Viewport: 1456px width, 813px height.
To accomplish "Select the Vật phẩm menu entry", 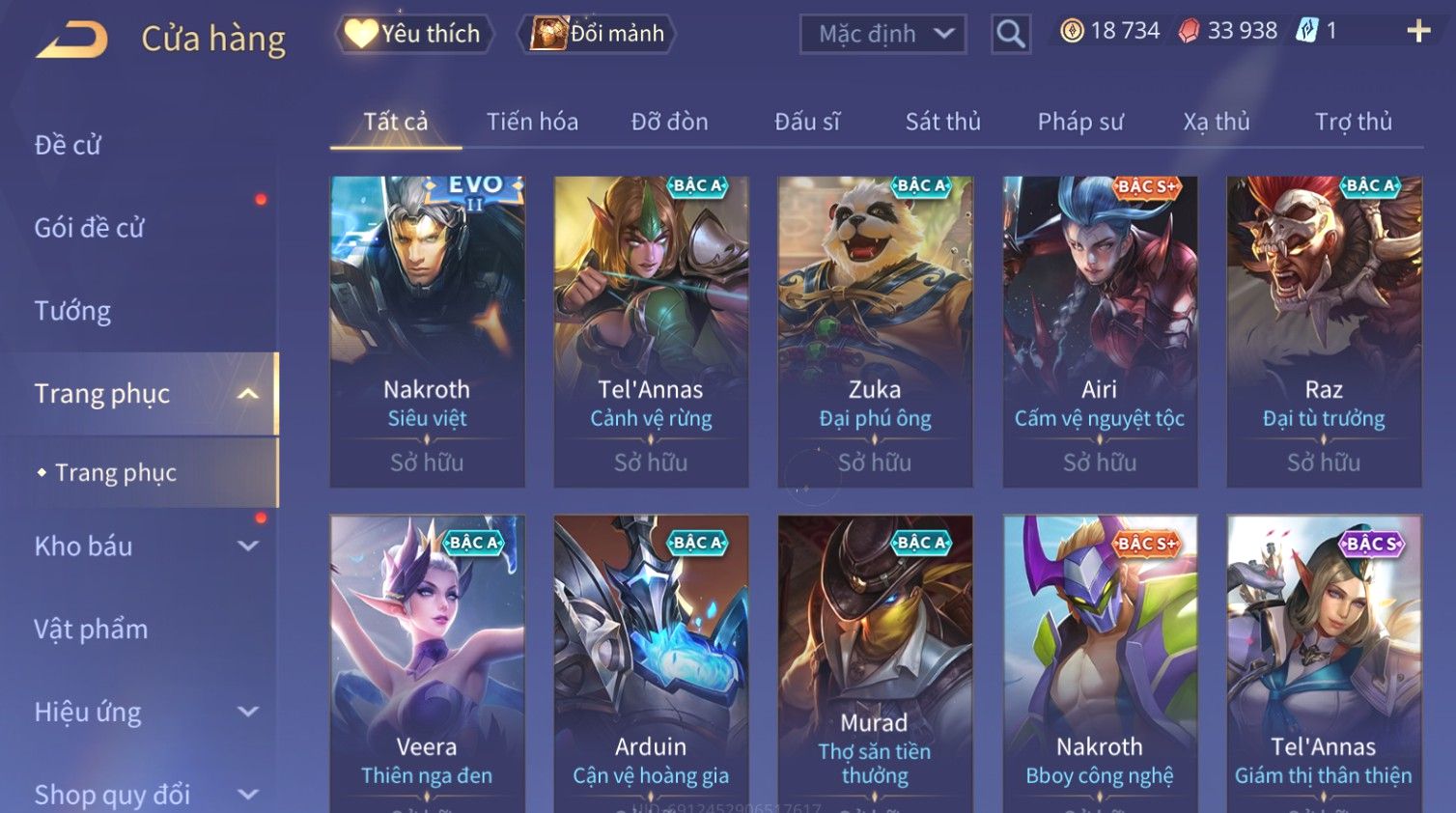I will pos(91,630).
